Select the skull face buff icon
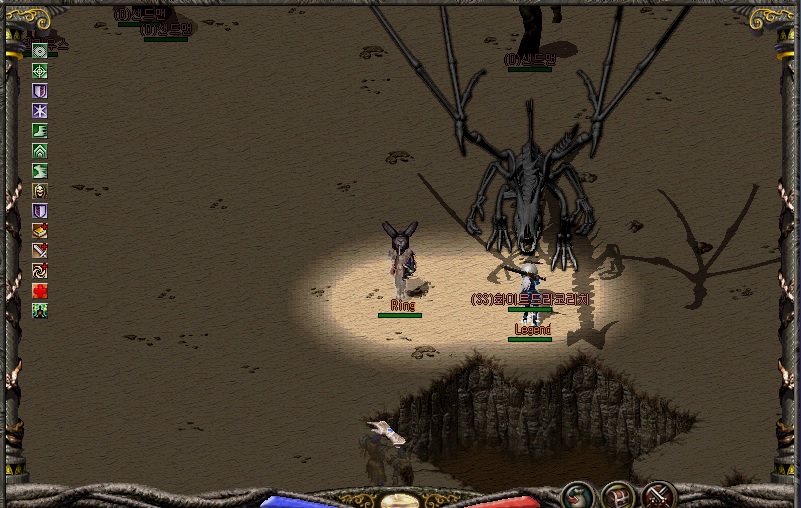 (40, 191)
